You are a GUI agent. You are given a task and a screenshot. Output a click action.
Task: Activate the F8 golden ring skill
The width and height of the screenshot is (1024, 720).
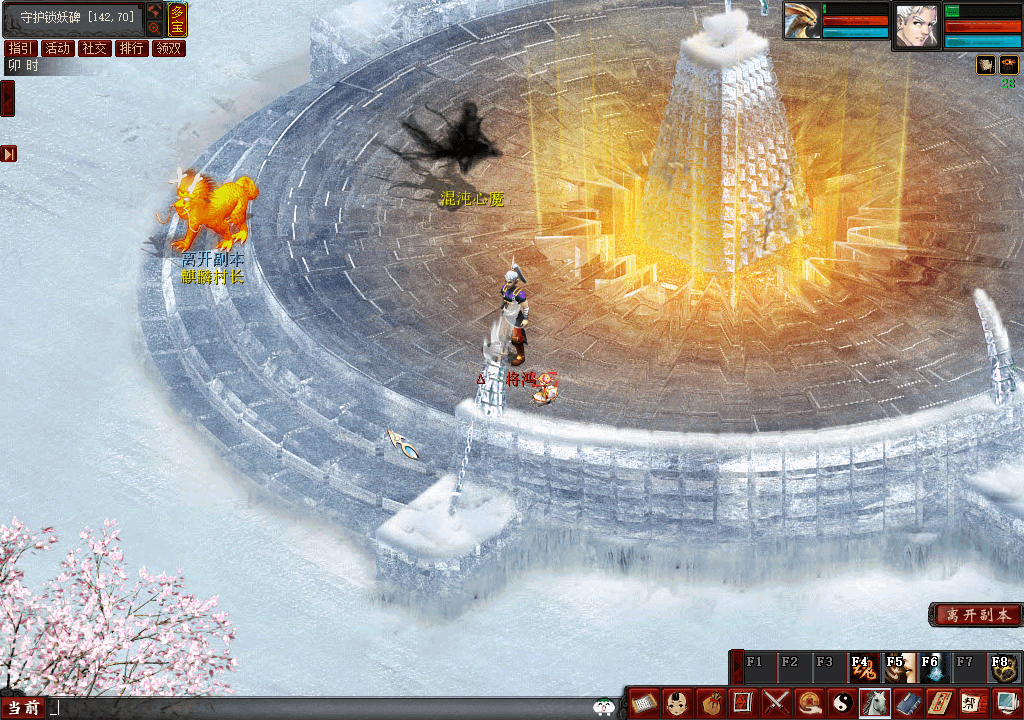[x=1002, y=667]
